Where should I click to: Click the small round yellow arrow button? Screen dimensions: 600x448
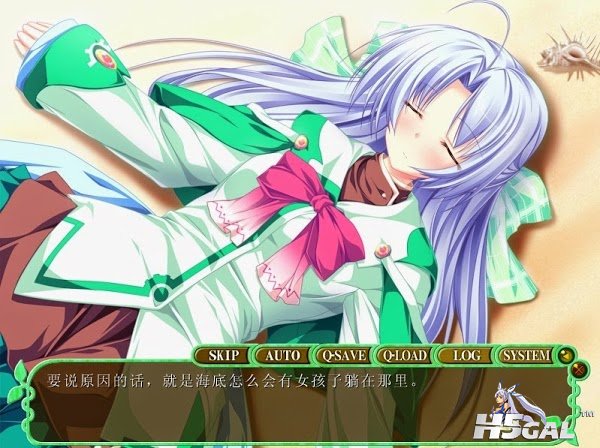click(566, 353)
